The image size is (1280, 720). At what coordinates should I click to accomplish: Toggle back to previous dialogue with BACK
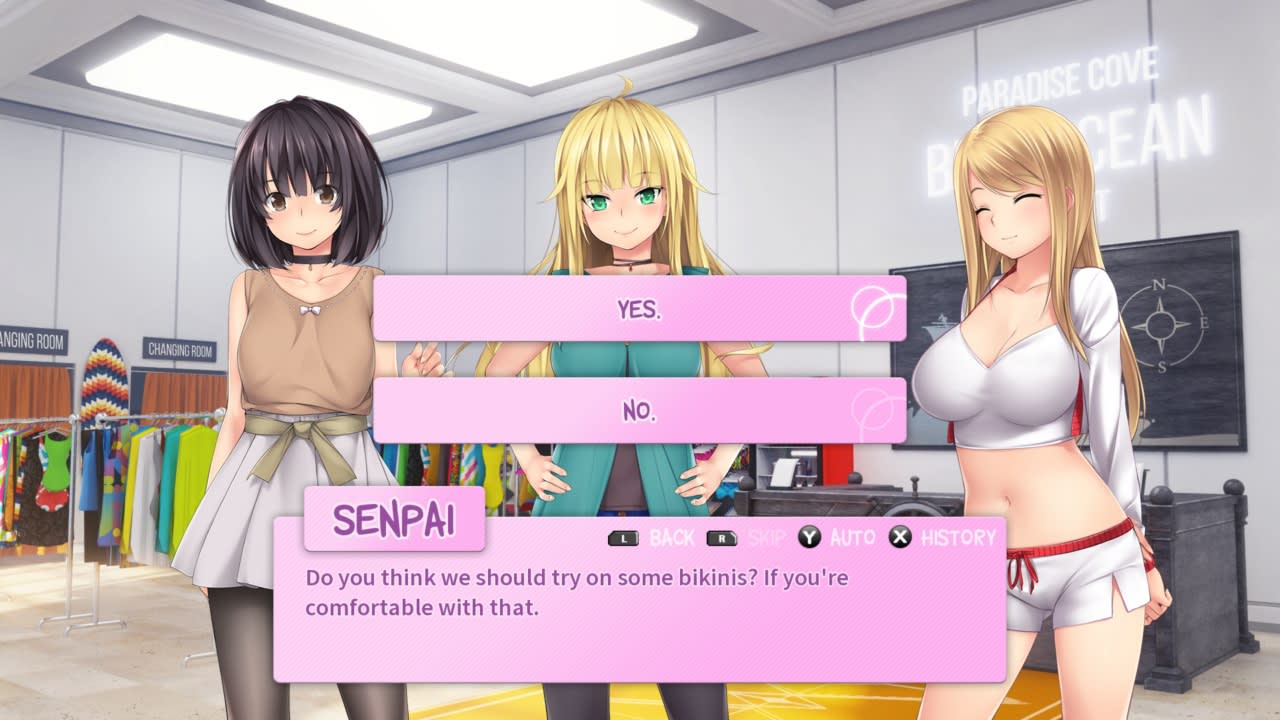[672, 538]
